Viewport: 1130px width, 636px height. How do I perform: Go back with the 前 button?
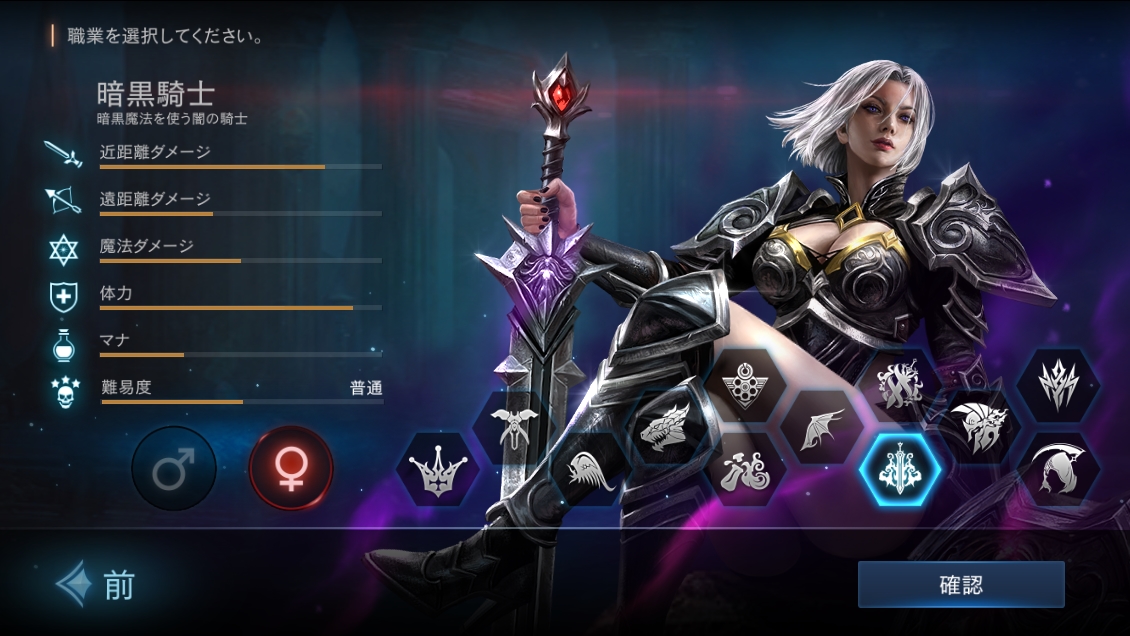[97, 585]
